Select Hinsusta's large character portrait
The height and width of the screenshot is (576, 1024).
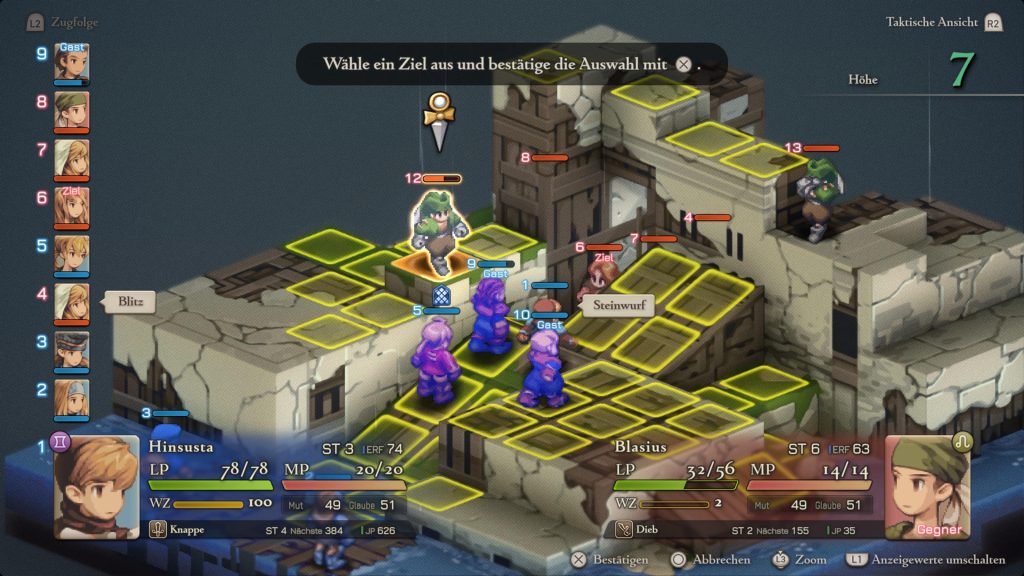pyautogui.click(x=97, y=487)
